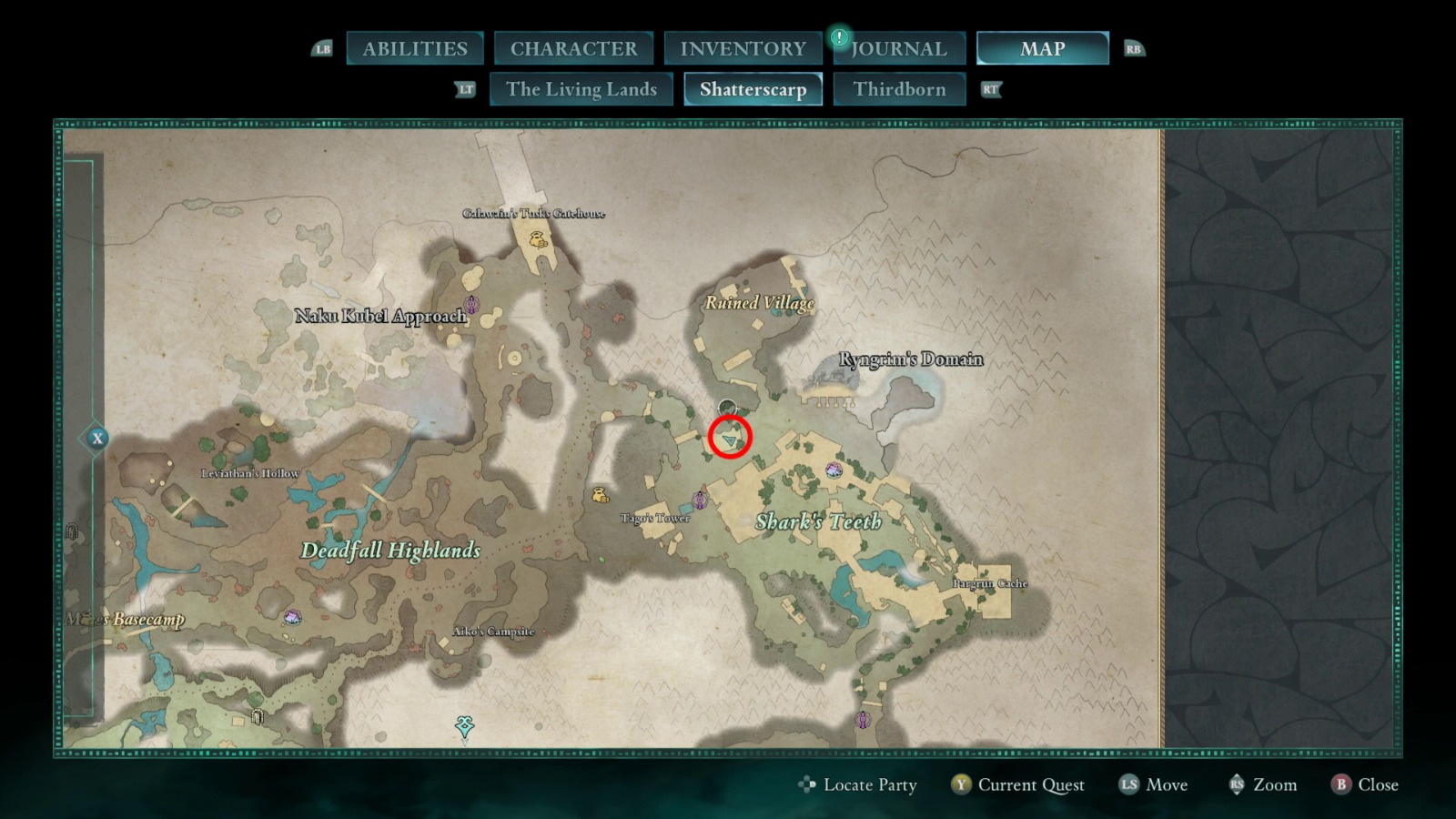Click the purple beacon icon in Shark's Teeth
The width and height of the screenshot is (1456, 819).
834,469
